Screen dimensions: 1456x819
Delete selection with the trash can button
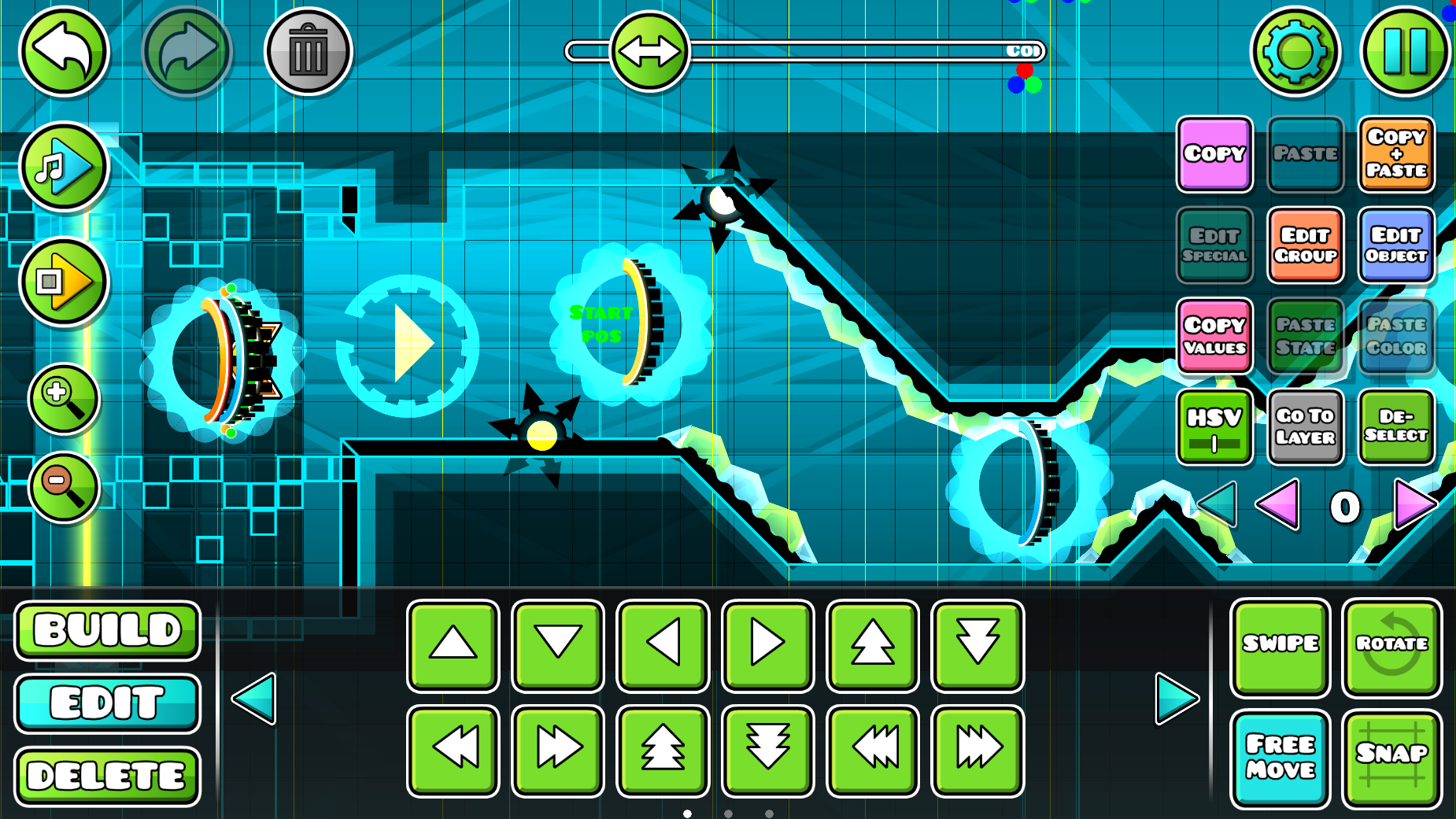308,52
